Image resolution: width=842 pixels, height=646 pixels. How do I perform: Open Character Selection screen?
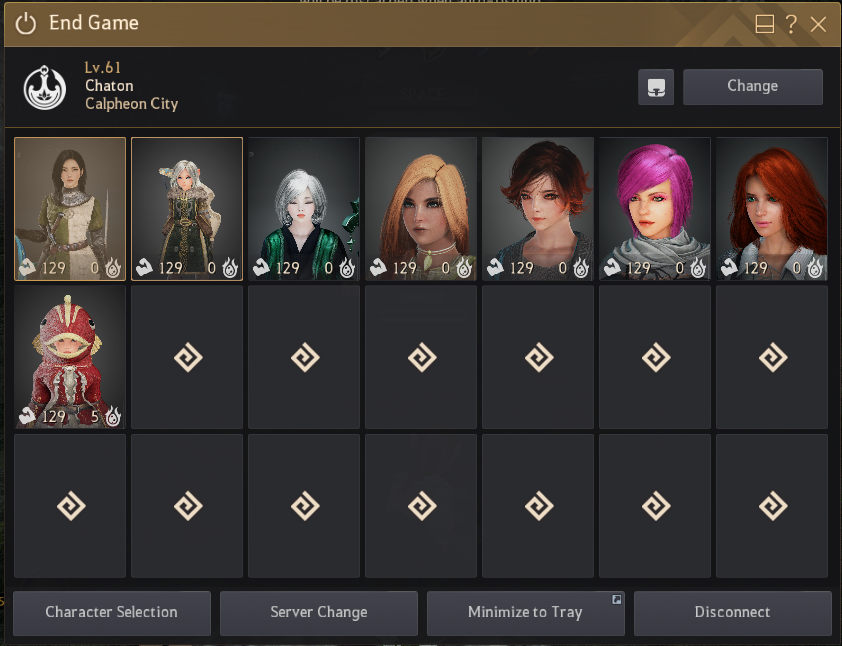pyautogui.click(x=111, y=612)
